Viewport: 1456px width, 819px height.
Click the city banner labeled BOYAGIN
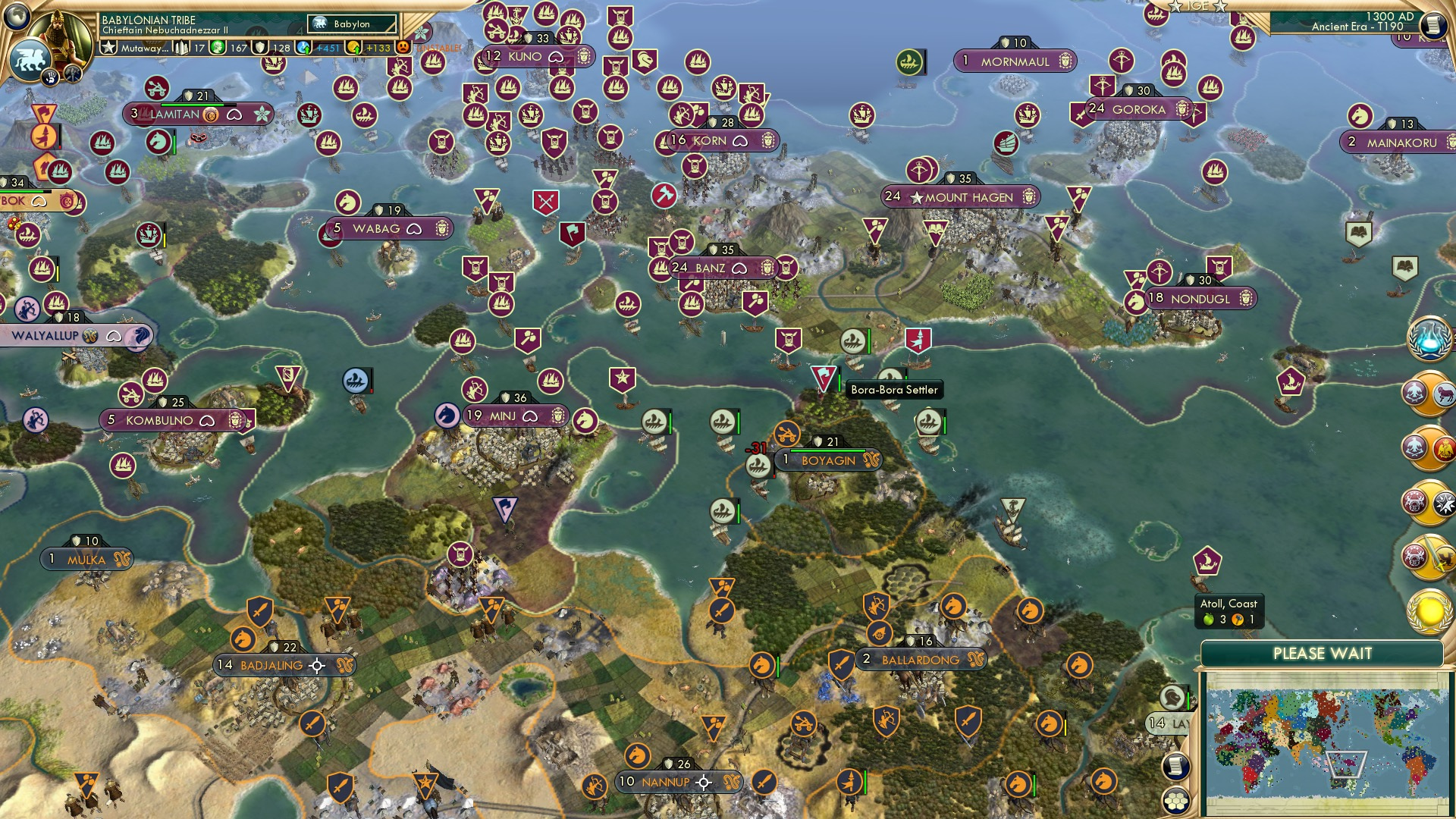827,460
